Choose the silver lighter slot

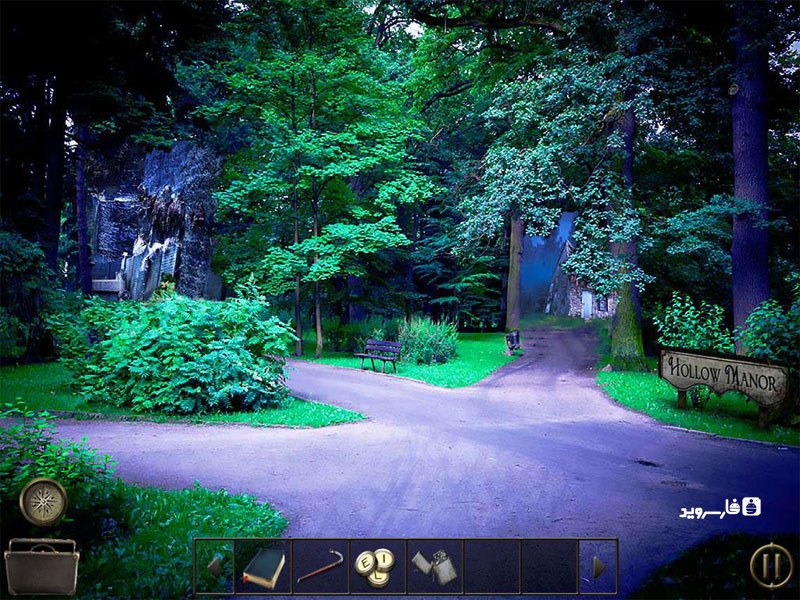click(435, 567)
